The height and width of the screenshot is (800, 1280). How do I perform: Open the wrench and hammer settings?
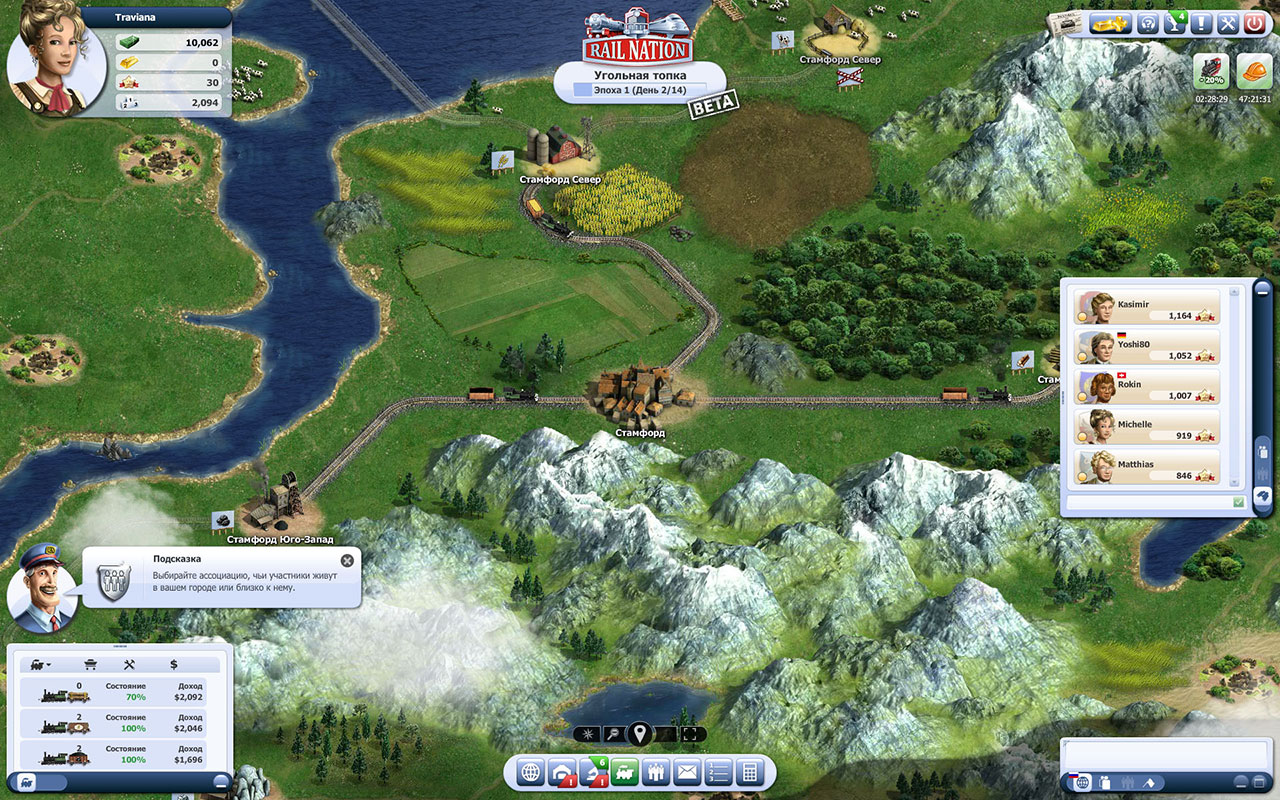[x=1228, y=23]
